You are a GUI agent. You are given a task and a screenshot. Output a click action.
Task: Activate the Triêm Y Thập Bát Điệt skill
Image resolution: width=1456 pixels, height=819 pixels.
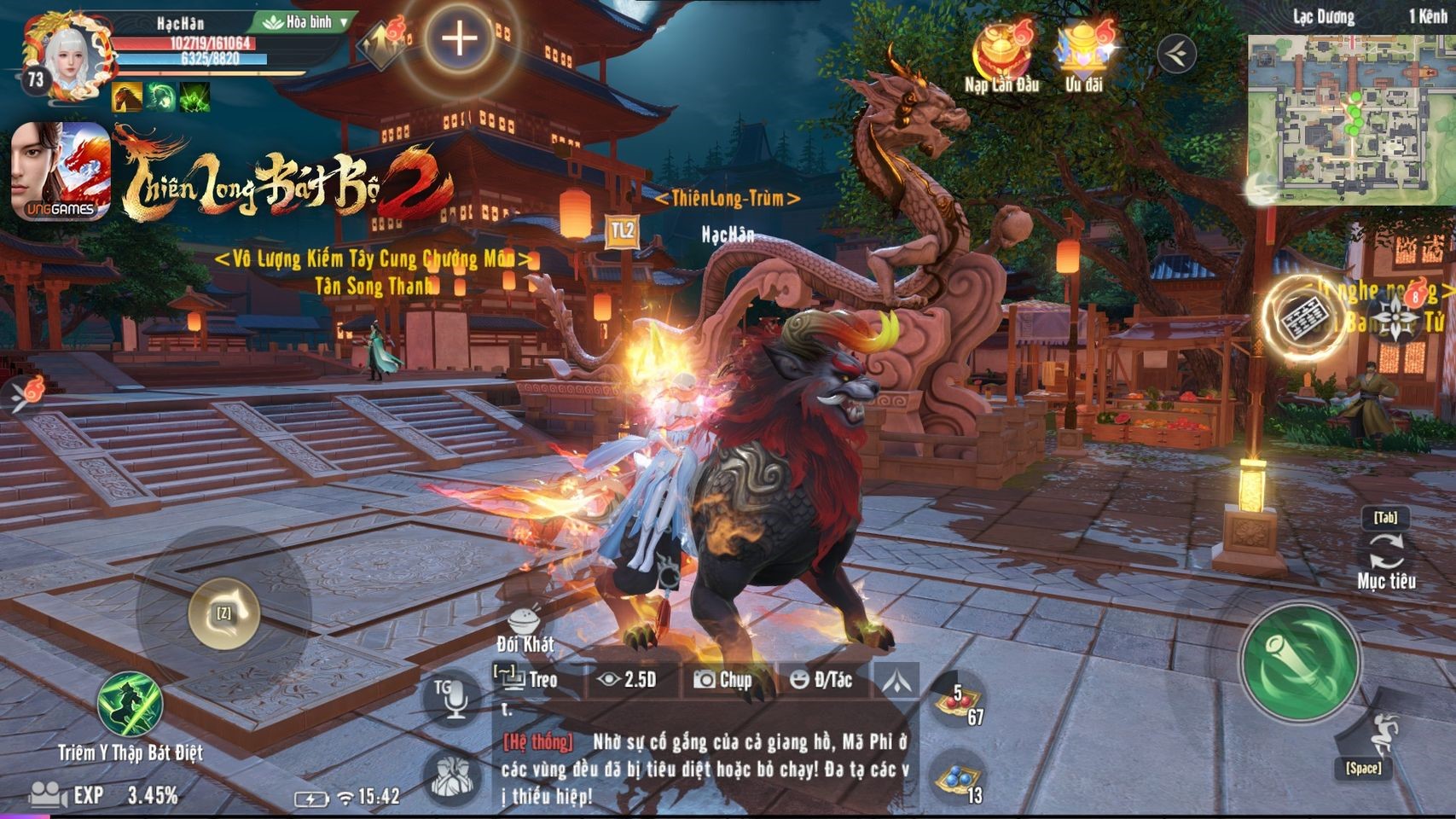130,706
